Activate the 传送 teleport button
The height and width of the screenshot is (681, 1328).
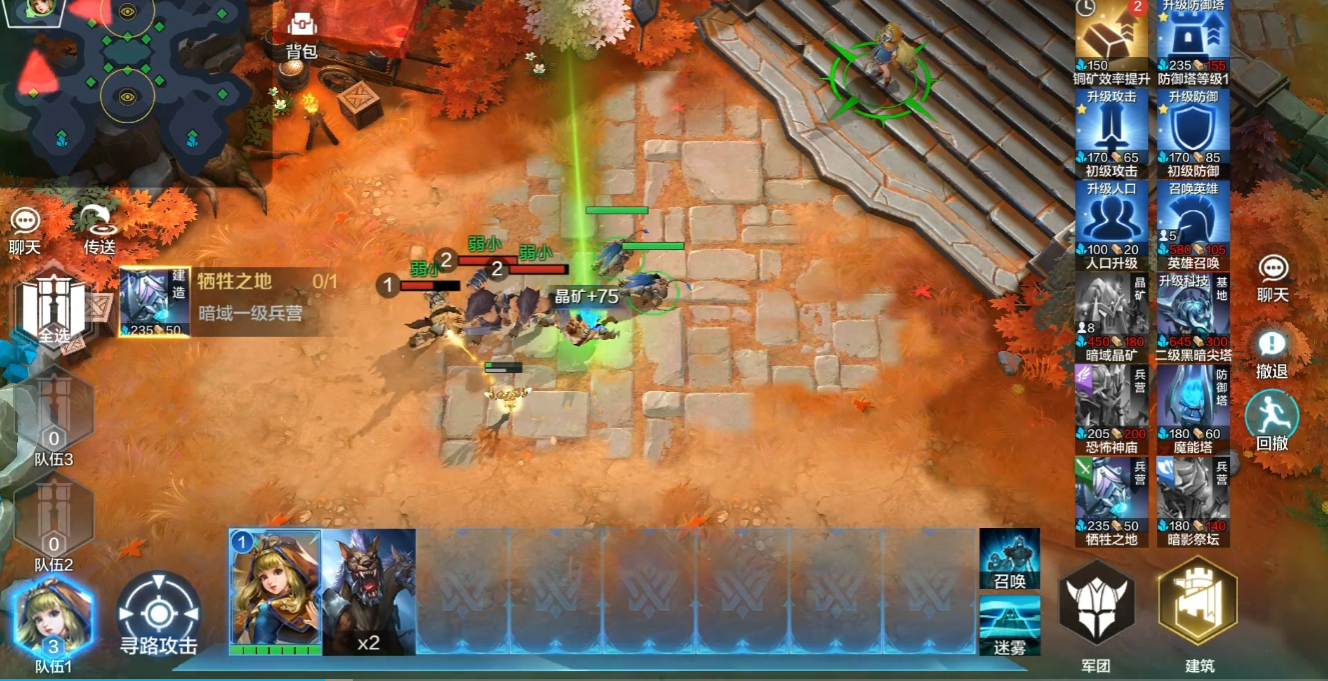pyautogui.click(x=99, y=230)
